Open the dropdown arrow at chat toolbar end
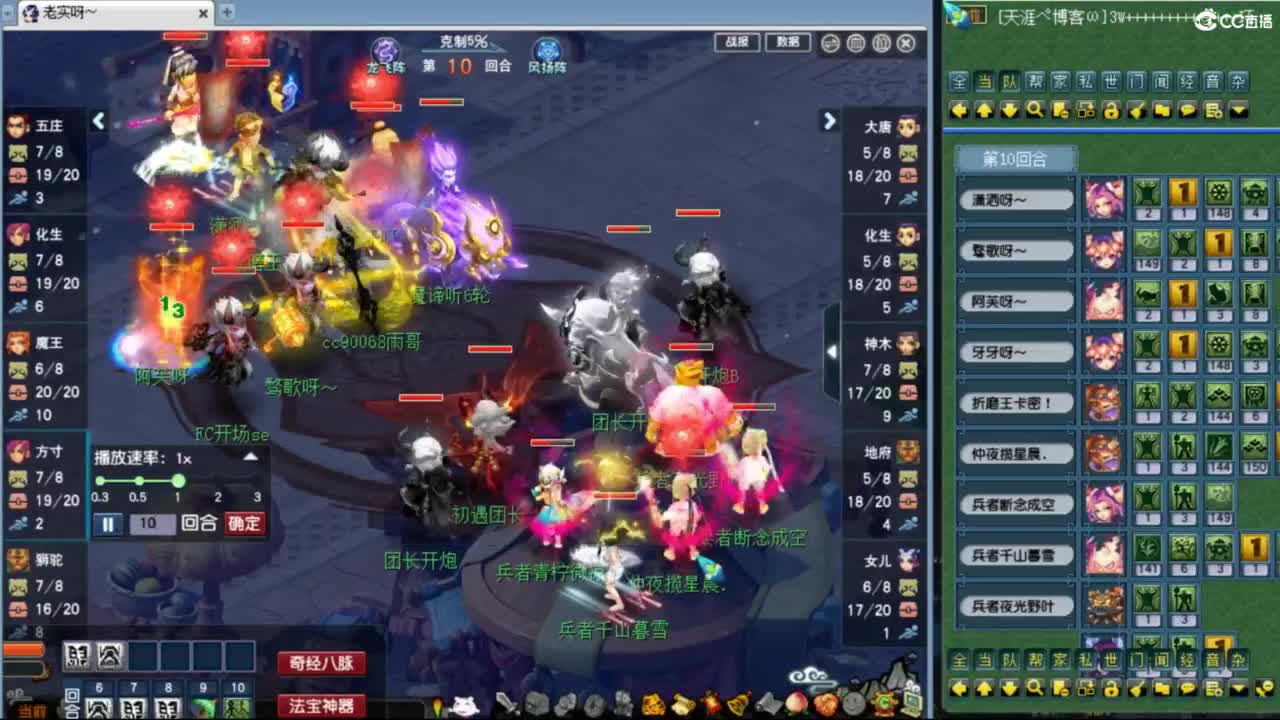1280x720 pixels. (1238, 110)
